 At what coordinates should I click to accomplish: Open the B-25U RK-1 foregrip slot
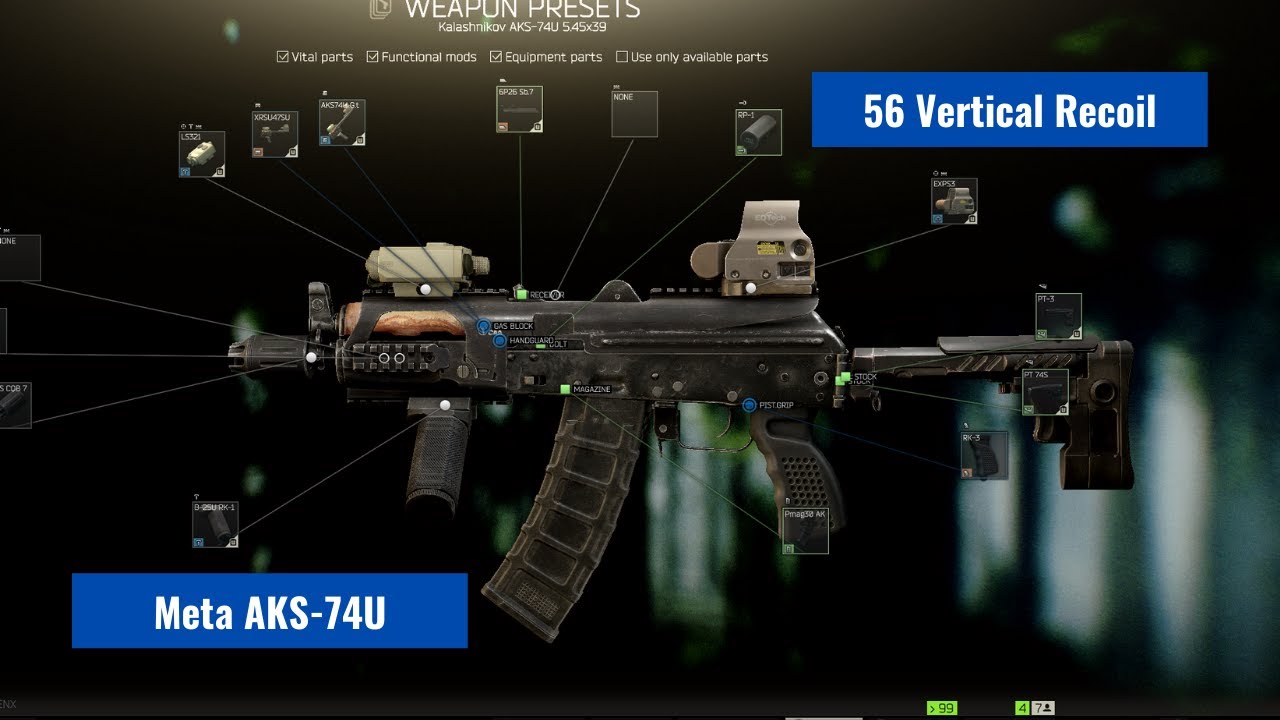215,525
